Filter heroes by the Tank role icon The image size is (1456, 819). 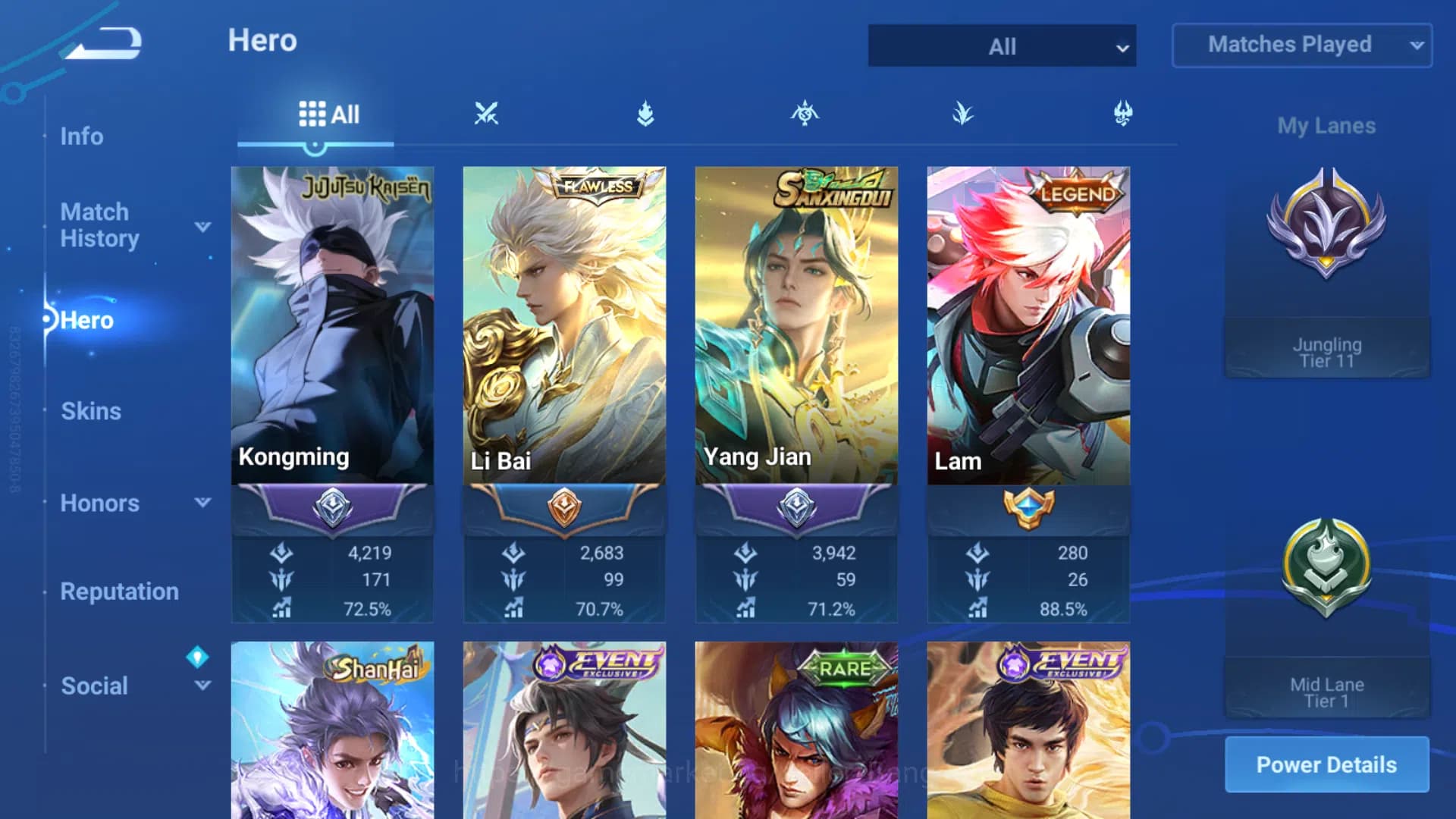coord(645,112)
